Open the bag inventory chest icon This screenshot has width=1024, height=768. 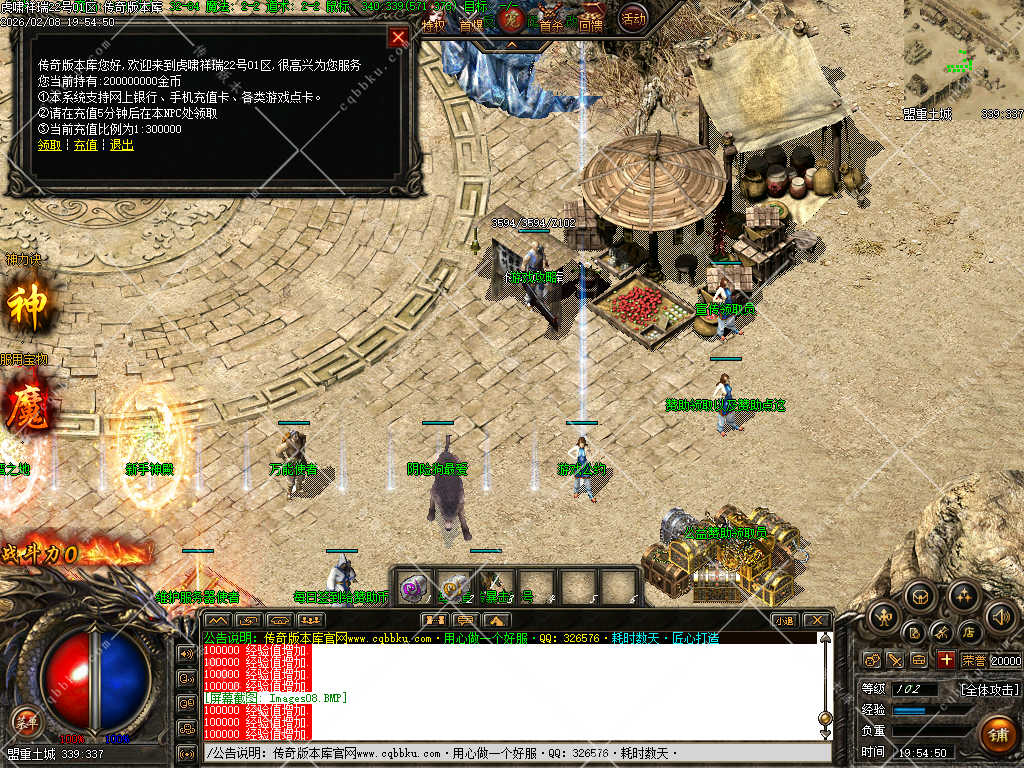(920, 597)
